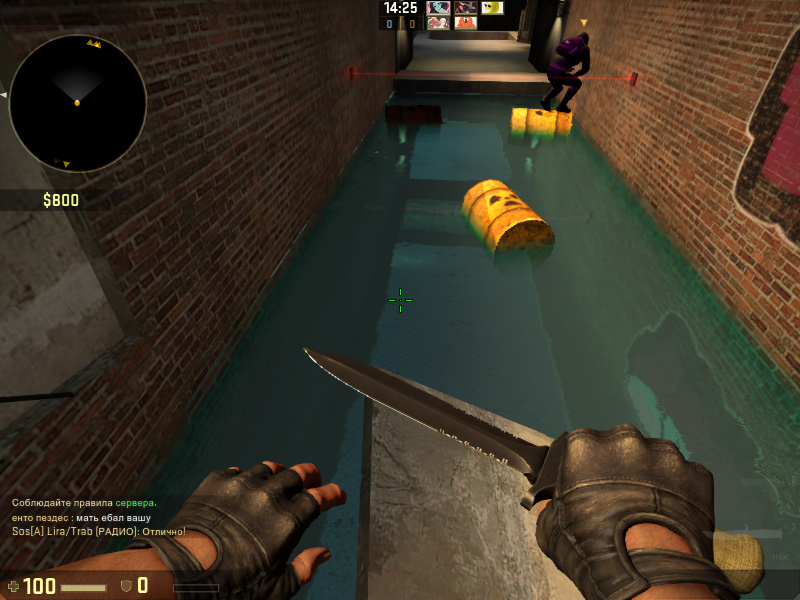
Task: Select the orange creature player avatar
Action: 466,22
